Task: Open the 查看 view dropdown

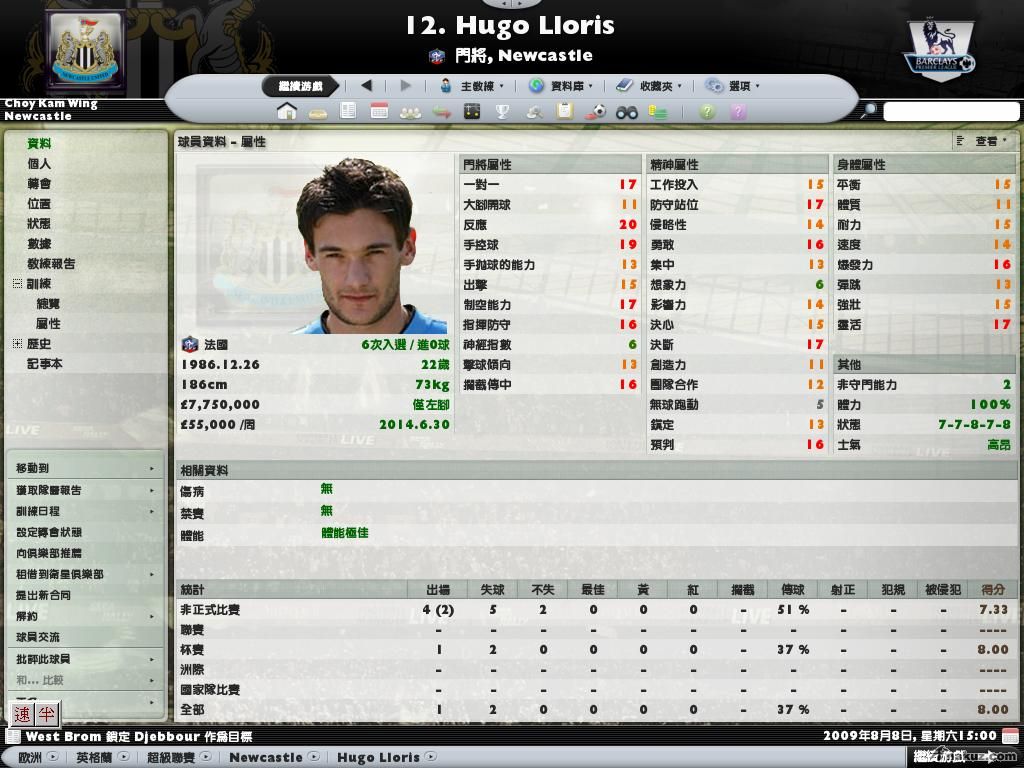Action: click(x=985, y=141)
